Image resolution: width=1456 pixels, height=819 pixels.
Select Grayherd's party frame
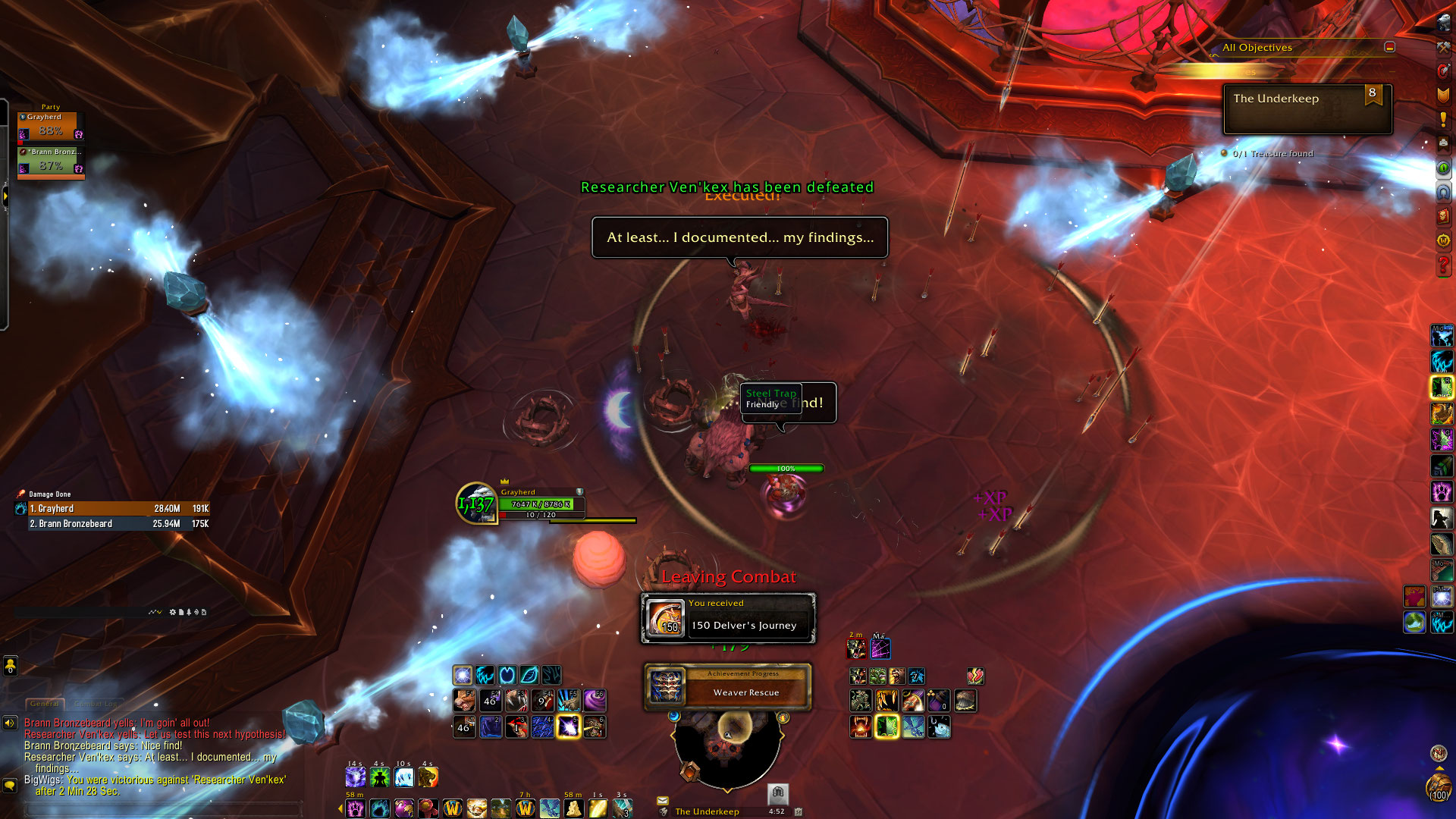coord(50,126)
